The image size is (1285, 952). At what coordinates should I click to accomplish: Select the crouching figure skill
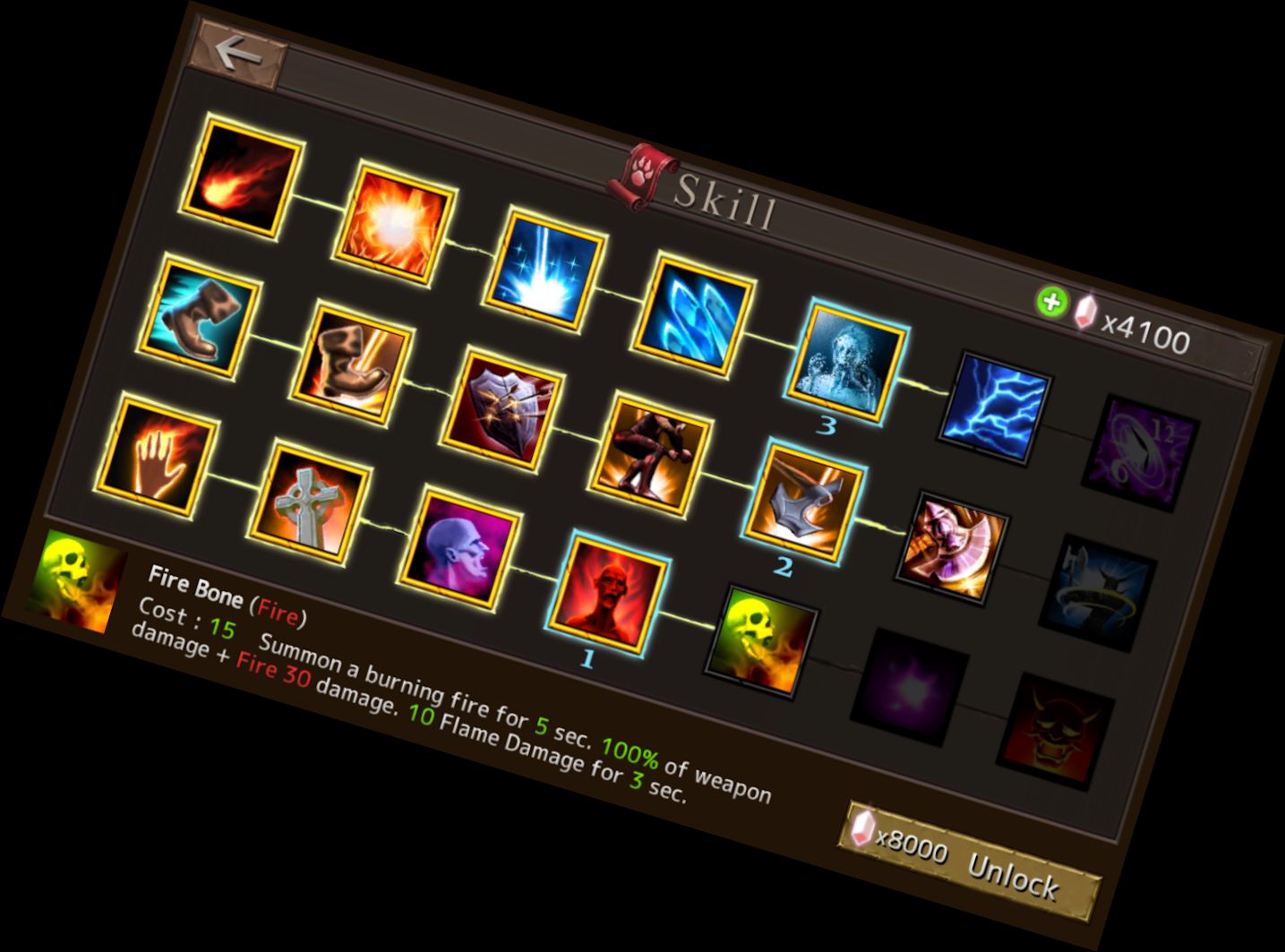click(x=650, y=455)
